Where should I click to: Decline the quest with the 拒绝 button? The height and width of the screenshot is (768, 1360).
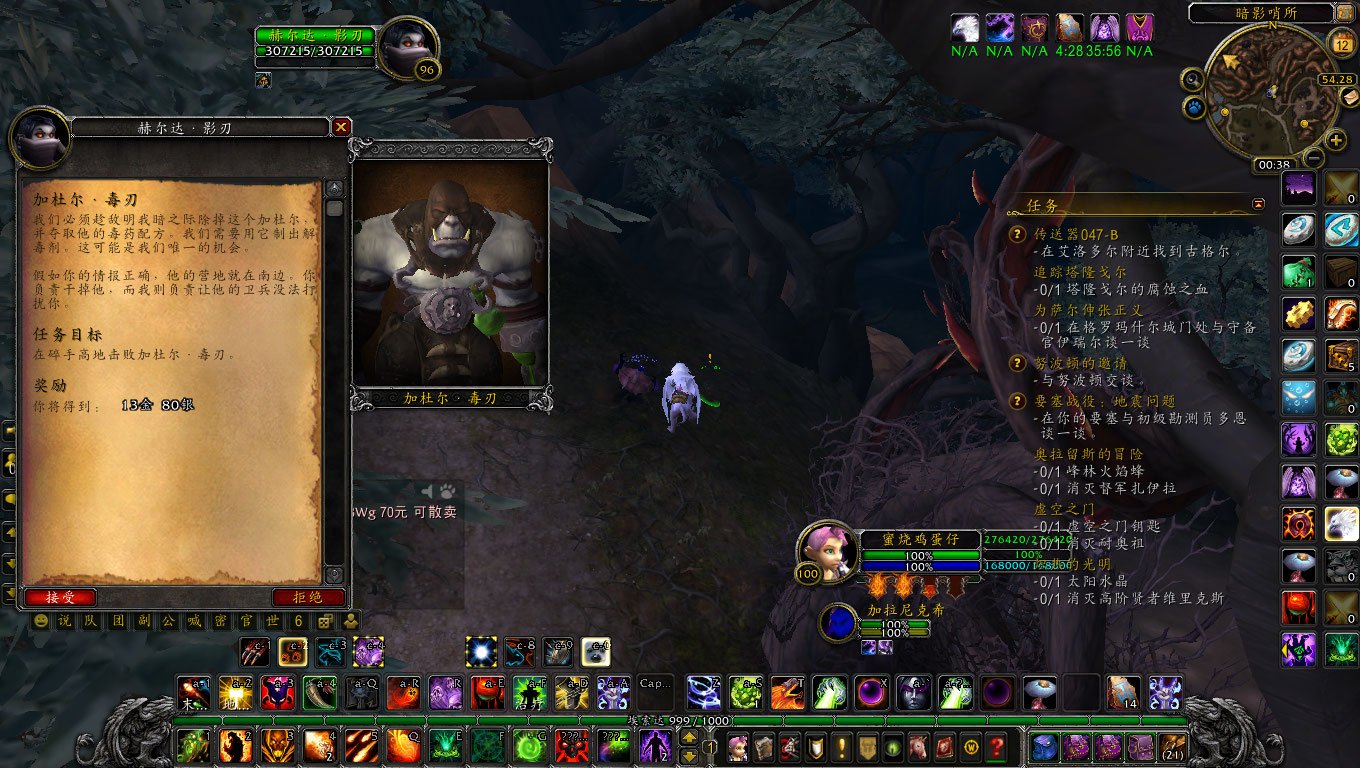308,597
